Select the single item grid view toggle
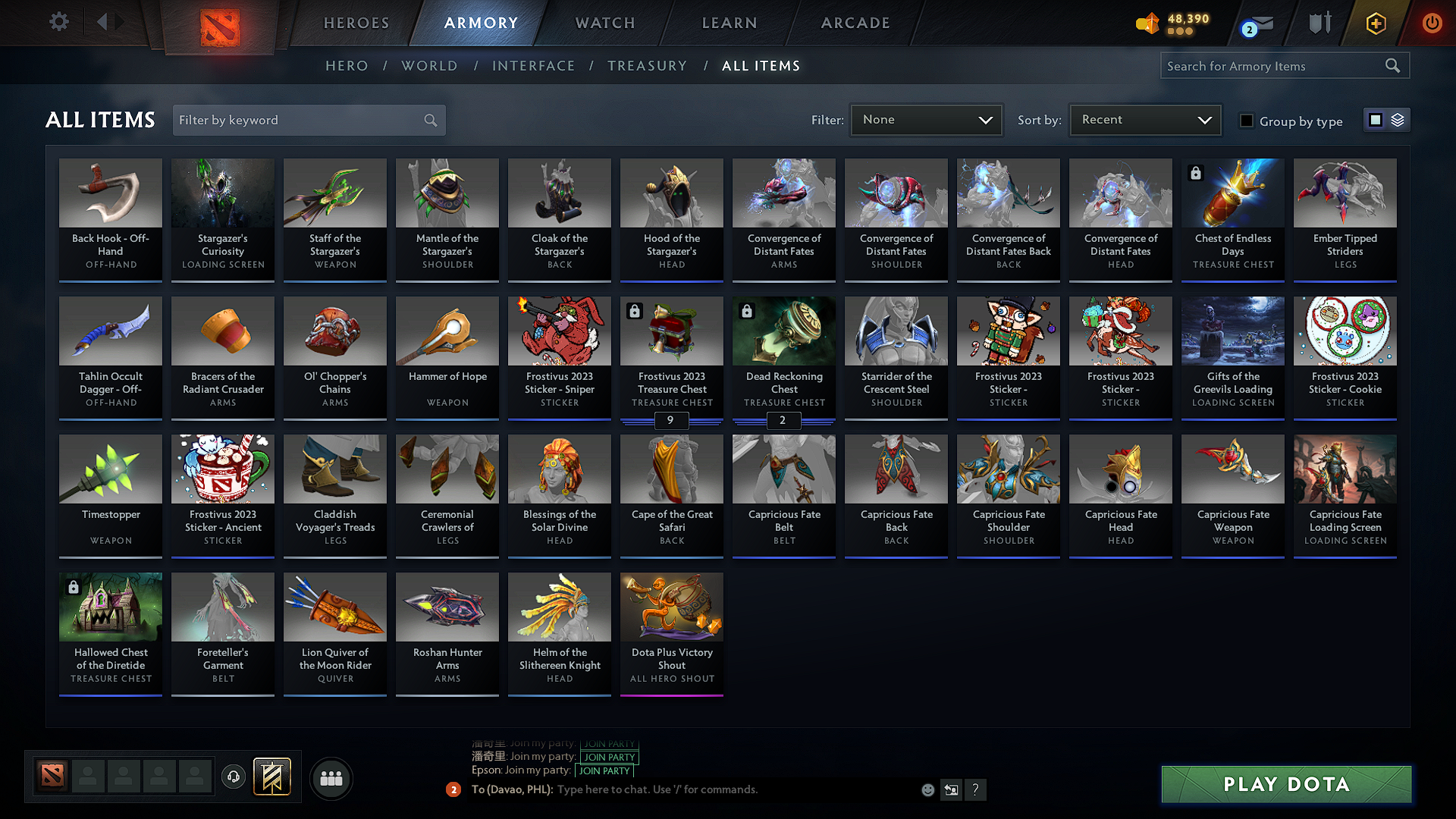This screenshot has height=819, width=1456. click(1376, 119)
